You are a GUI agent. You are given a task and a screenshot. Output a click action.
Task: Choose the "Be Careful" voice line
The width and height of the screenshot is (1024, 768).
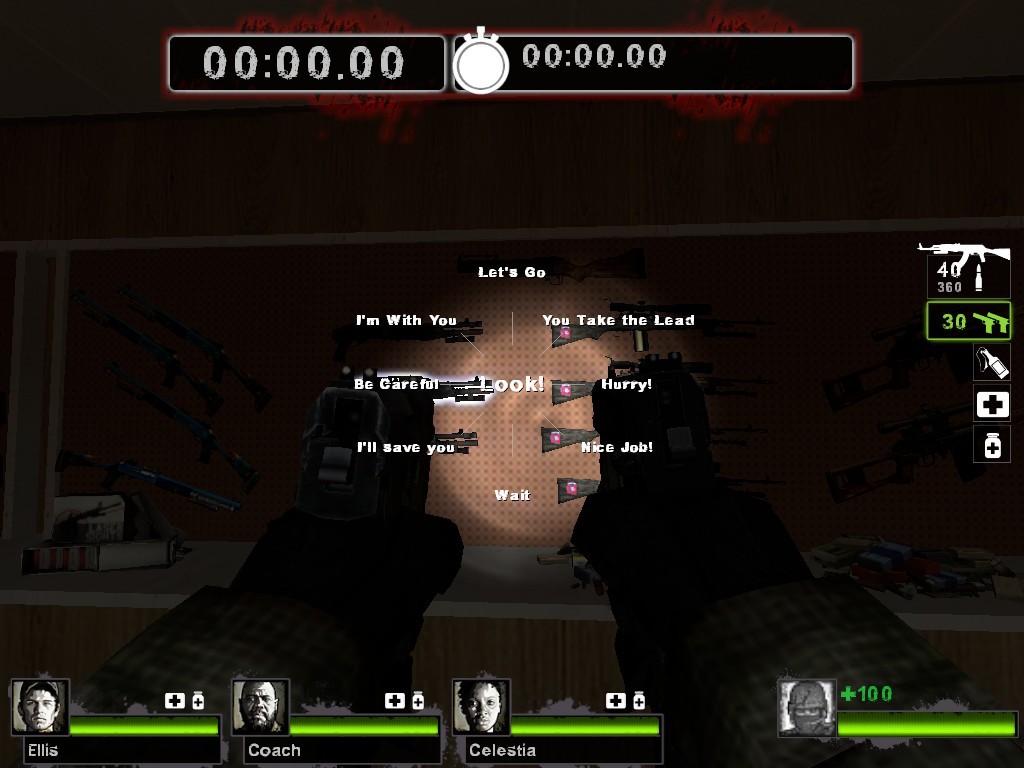(x=396, y=384)
